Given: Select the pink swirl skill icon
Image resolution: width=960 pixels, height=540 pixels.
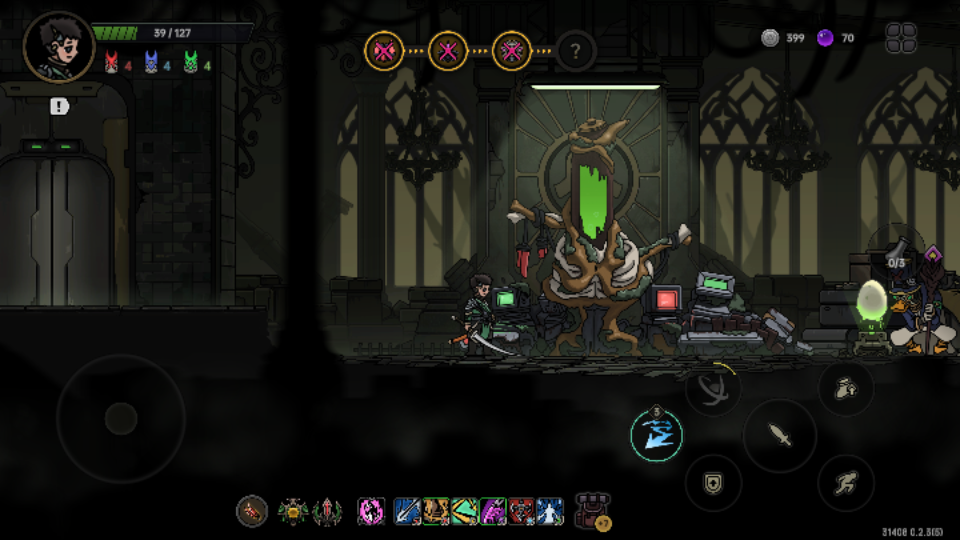Looking at the screenshot, I should tap(372, 512).
